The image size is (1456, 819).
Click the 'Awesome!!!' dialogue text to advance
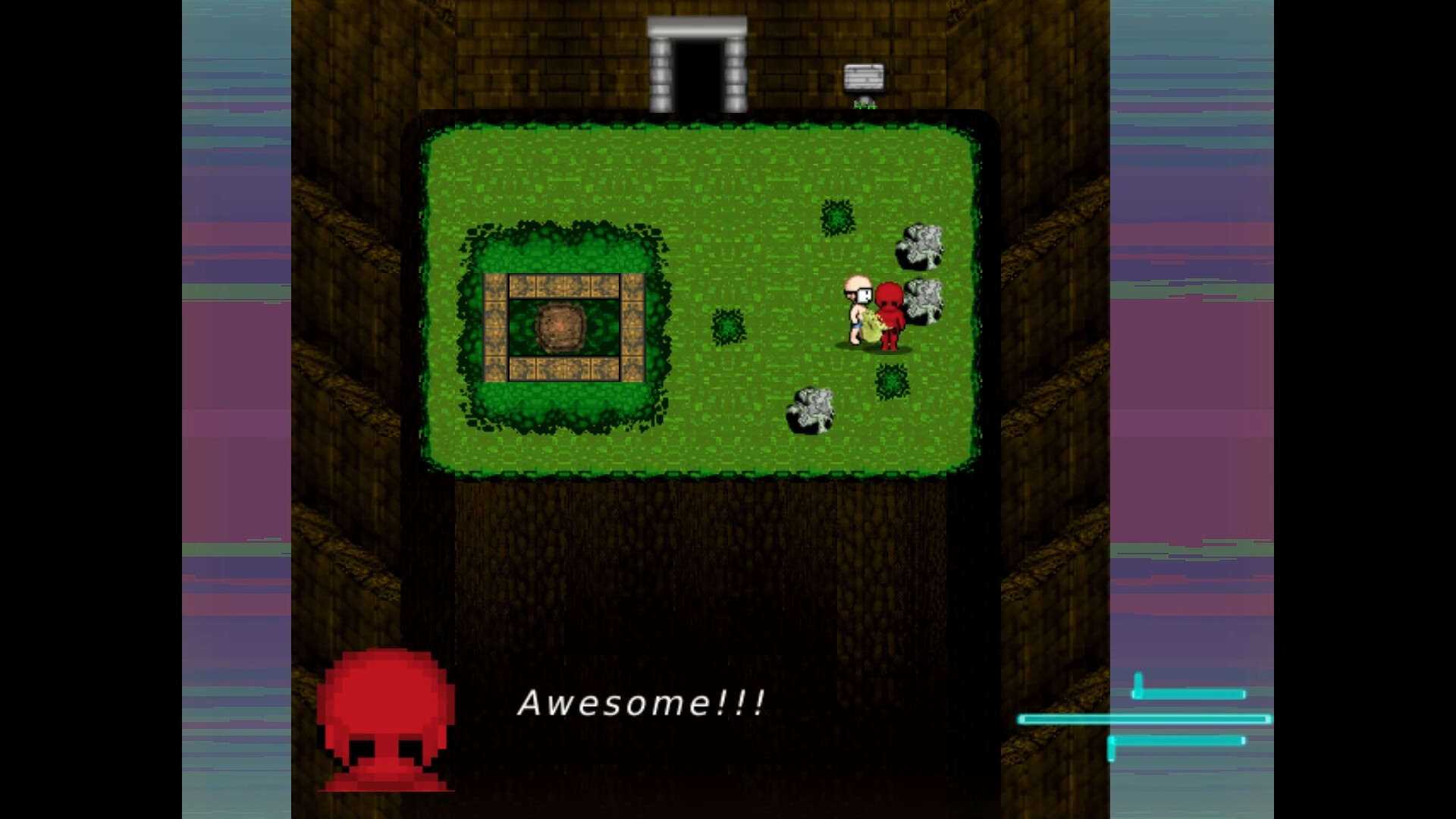(x=641, y=704)
